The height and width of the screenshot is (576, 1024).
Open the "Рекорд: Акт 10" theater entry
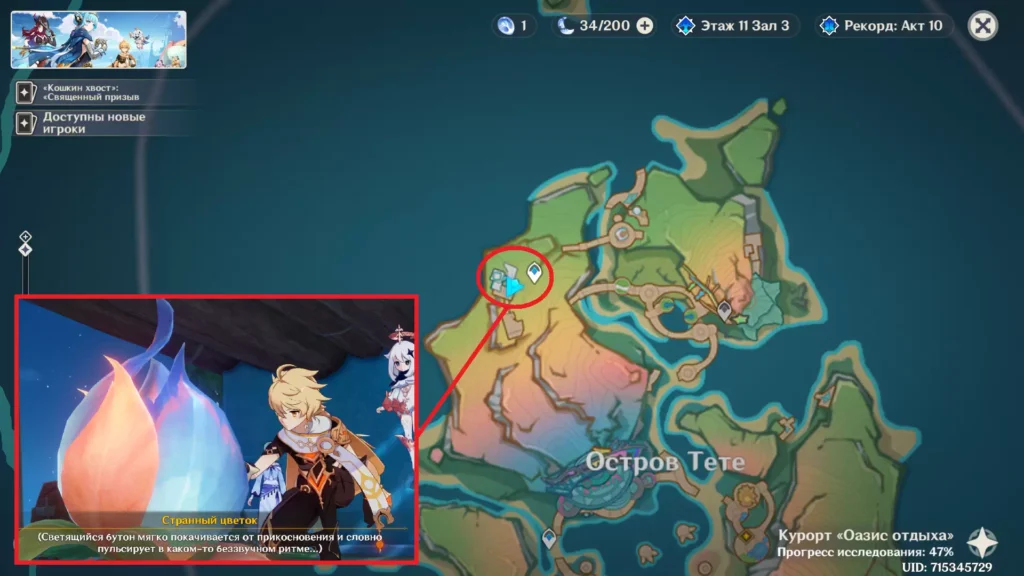tap(881, 26)
